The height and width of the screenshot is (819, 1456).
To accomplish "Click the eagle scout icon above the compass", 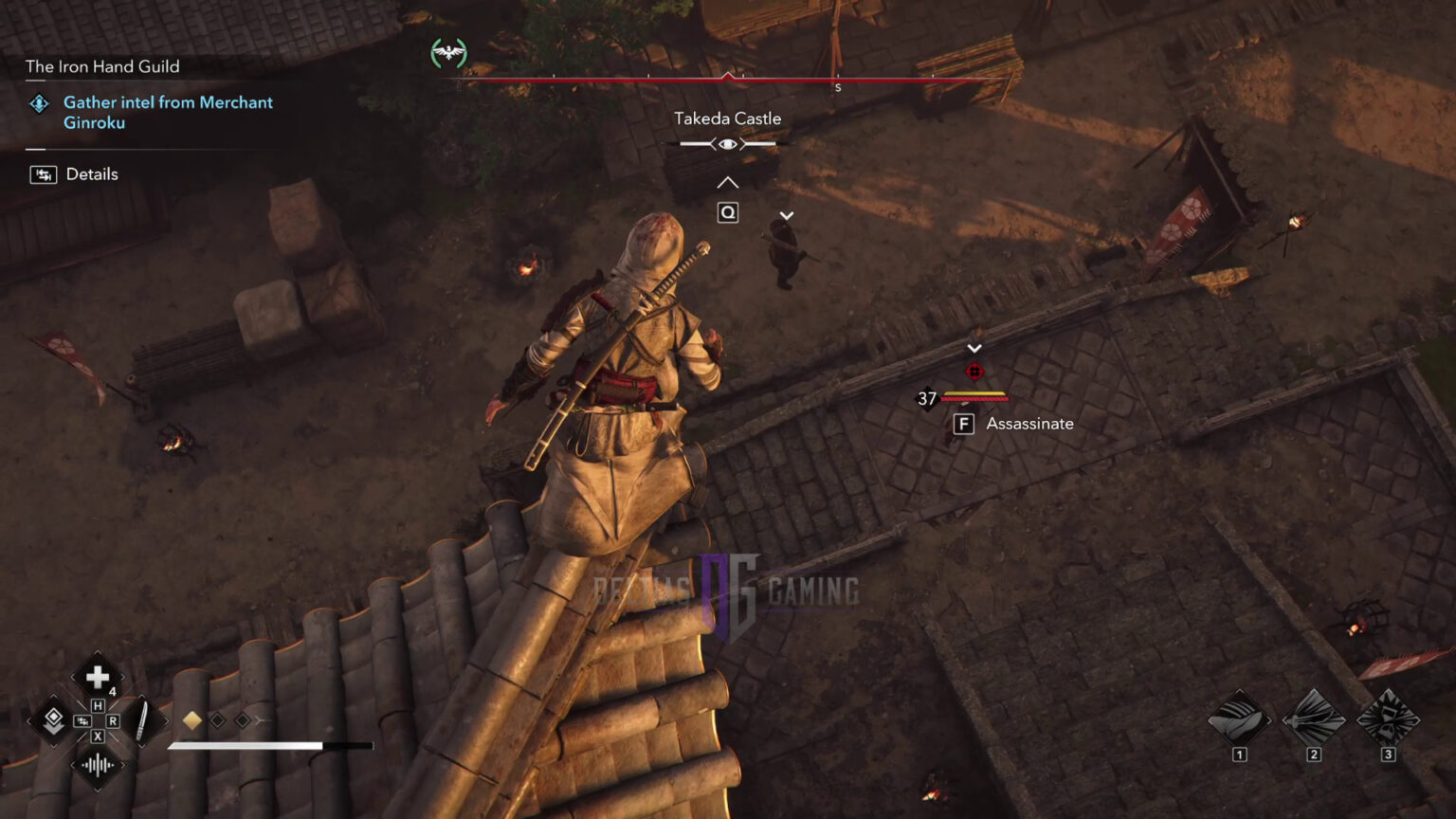I will [x=450, y=52].
